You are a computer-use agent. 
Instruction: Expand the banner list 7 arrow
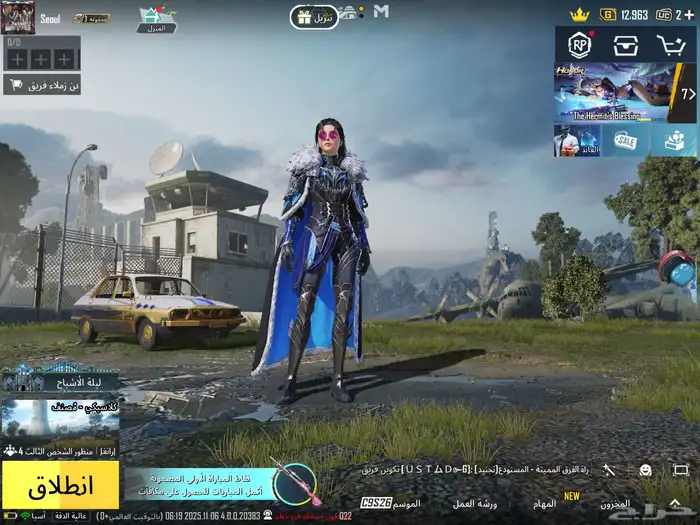pyautogui.click(x=688, y=94)
